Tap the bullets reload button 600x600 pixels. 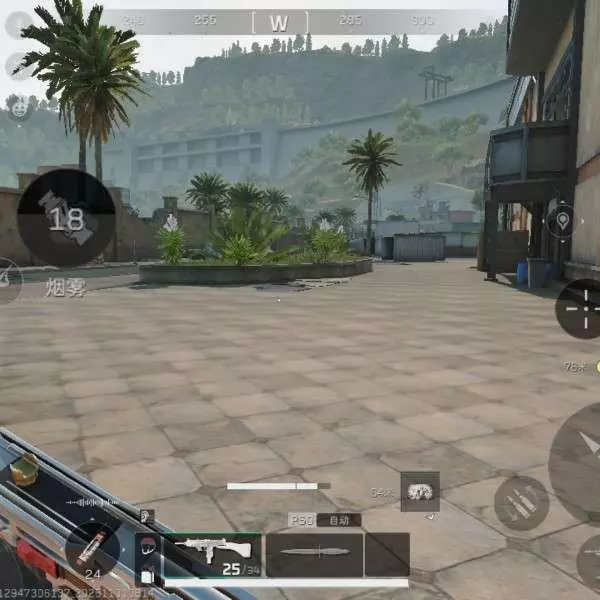(521, 503)
